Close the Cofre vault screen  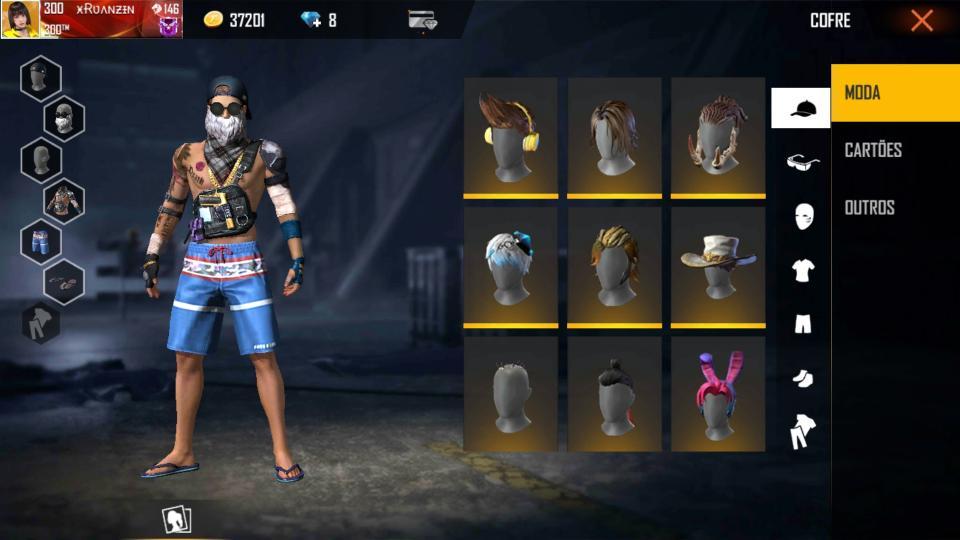click(921, 20)
